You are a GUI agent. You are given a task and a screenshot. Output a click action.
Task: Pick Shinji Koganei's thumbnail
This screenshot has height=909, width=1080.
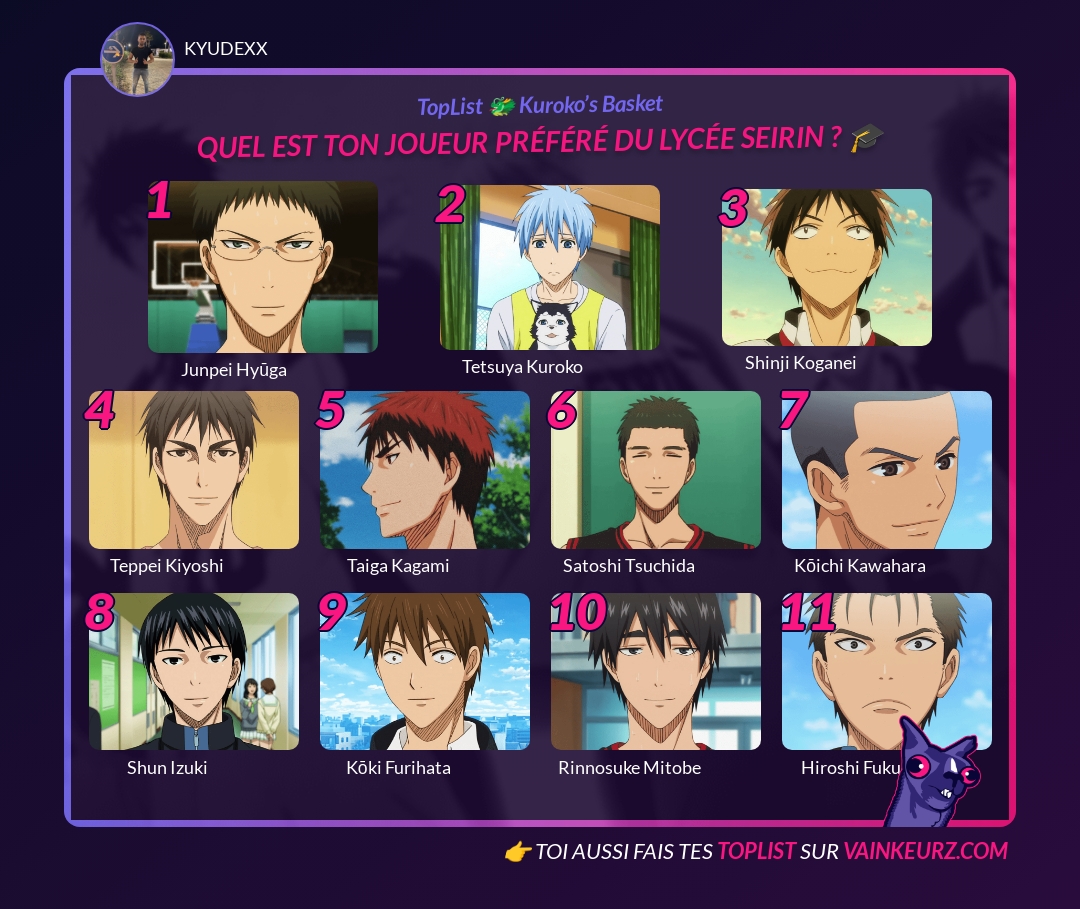[x=827, y=267]
